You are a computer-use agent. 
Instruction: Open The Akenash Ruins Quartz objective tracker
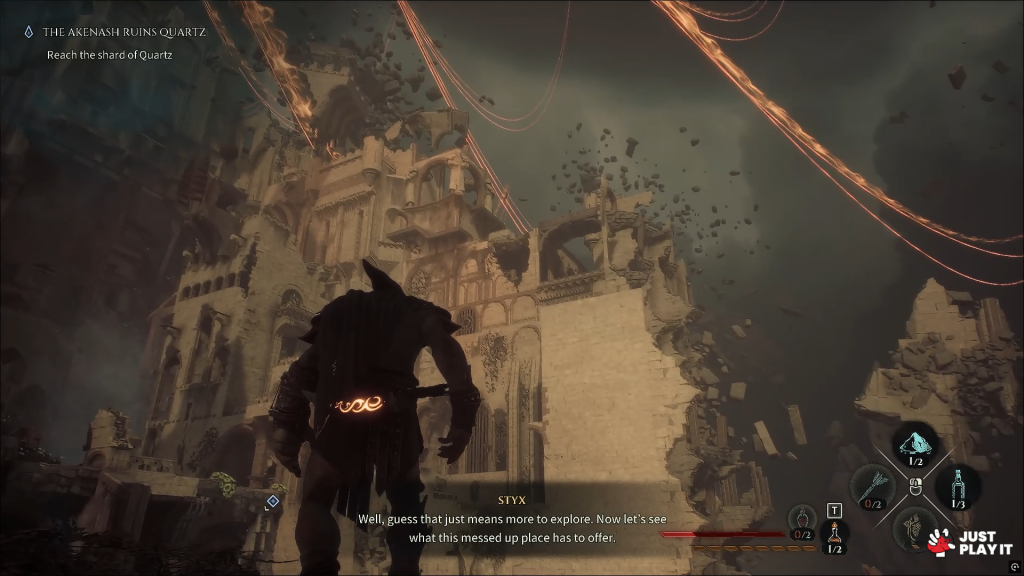coord(124,33)
